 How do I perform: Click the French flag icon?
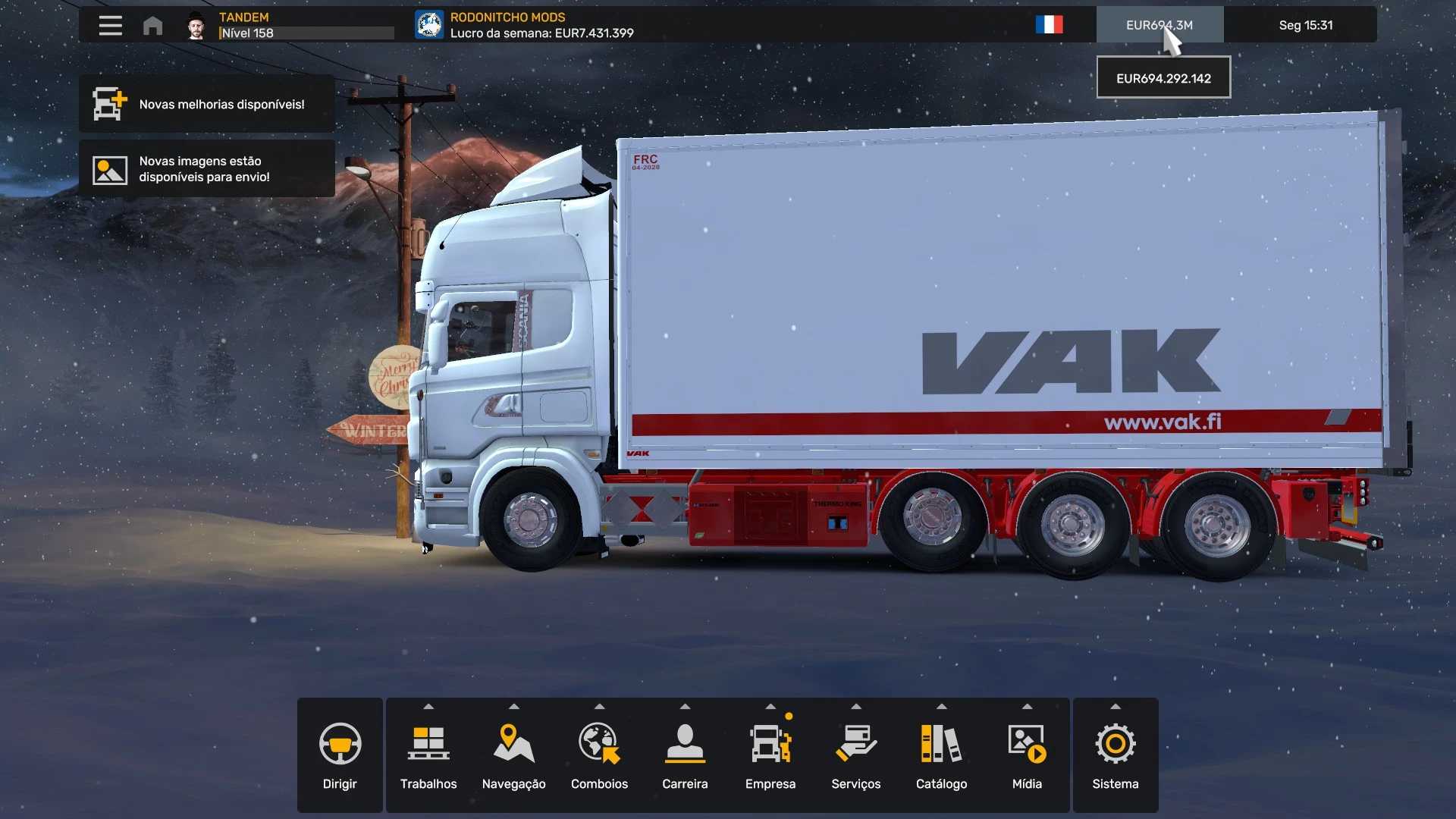1049,25
